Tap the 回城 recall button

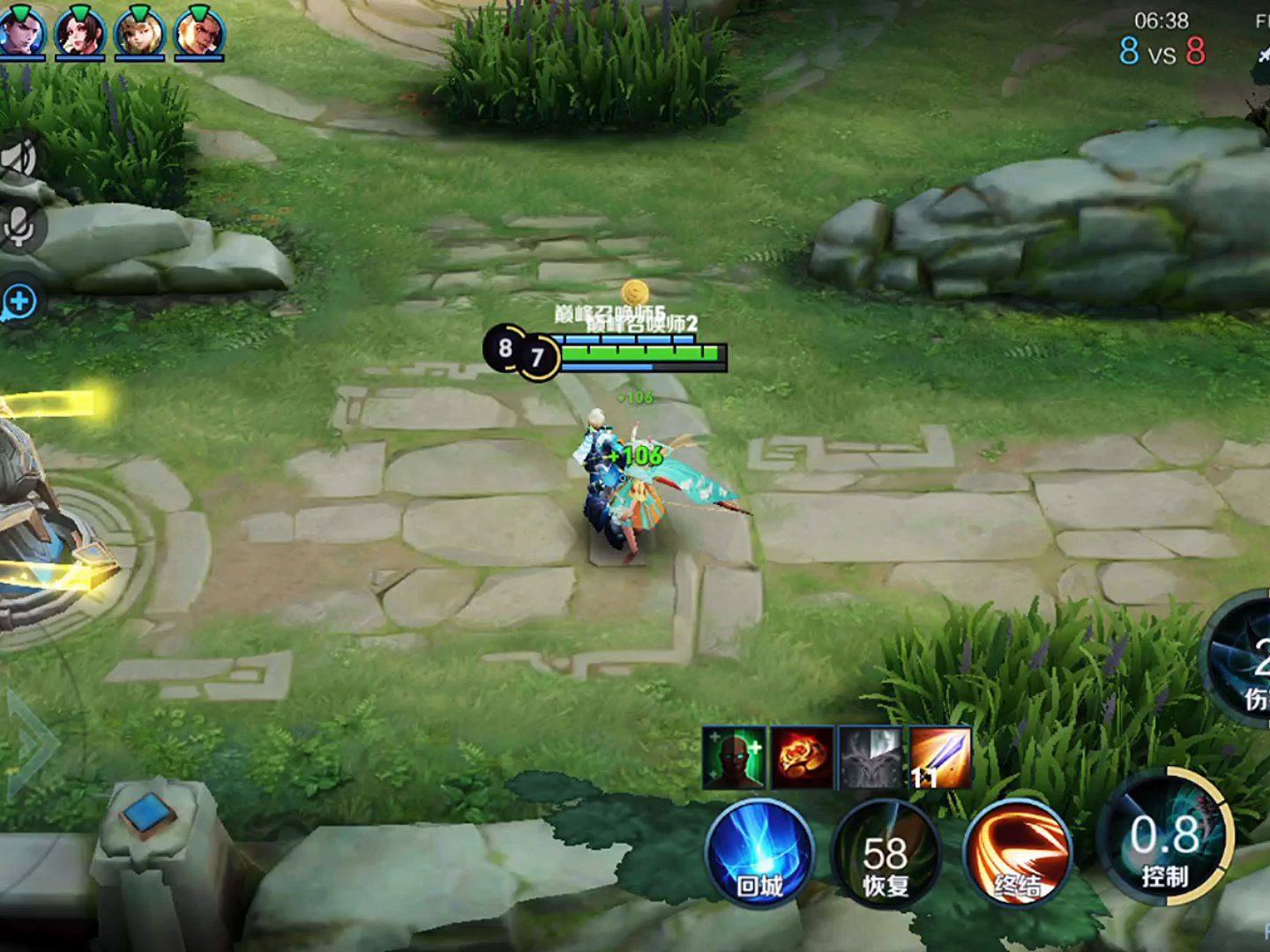[759, 852]
